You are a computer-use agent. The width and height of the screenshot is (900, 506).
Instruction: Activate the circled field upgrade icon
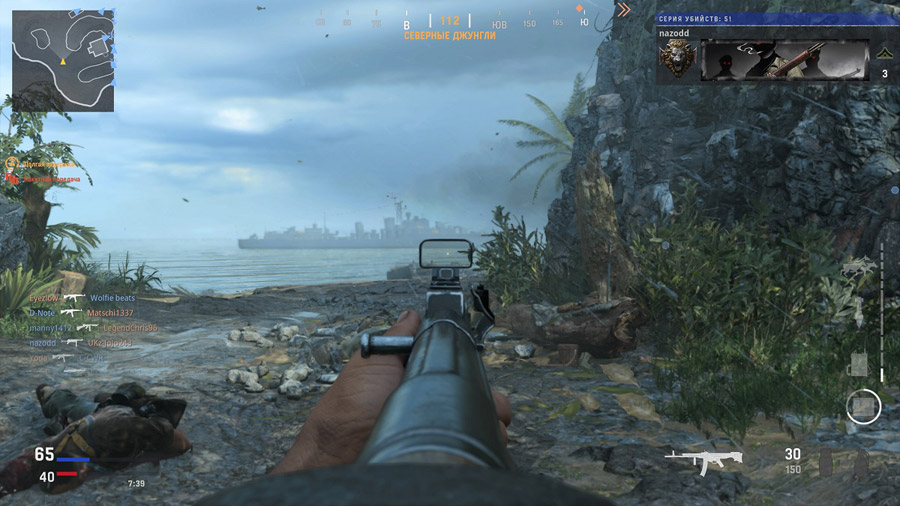coord(863,406)
